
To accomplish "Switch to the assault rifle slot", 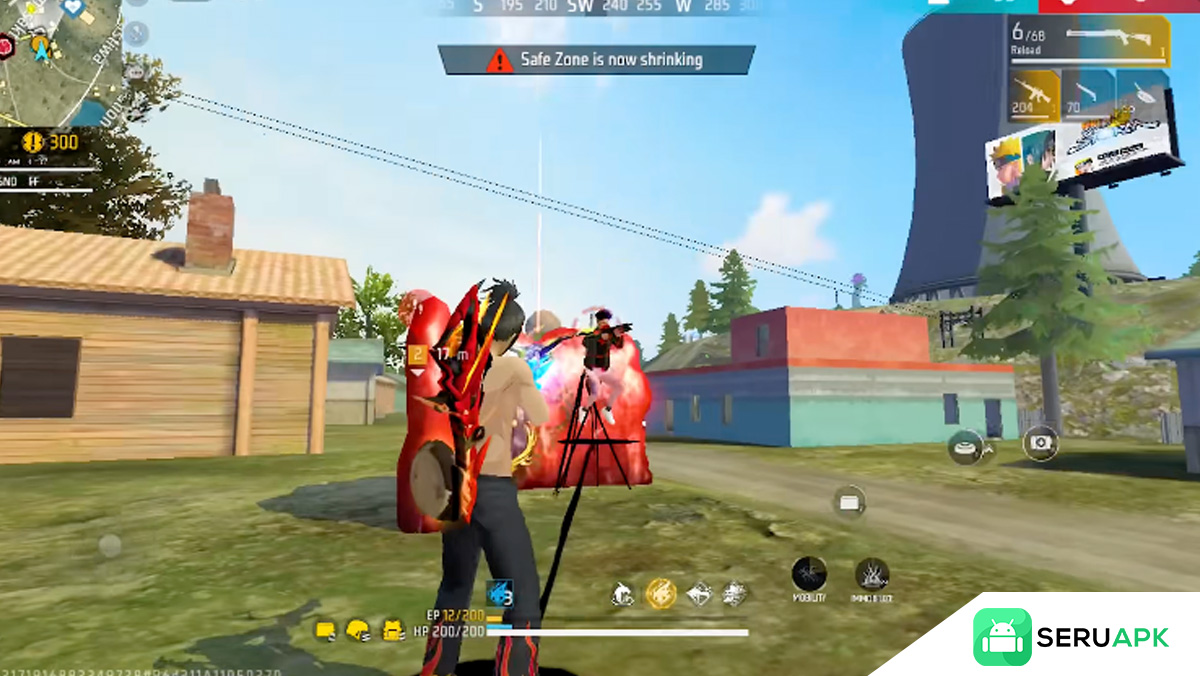I will pos(1034,95).
